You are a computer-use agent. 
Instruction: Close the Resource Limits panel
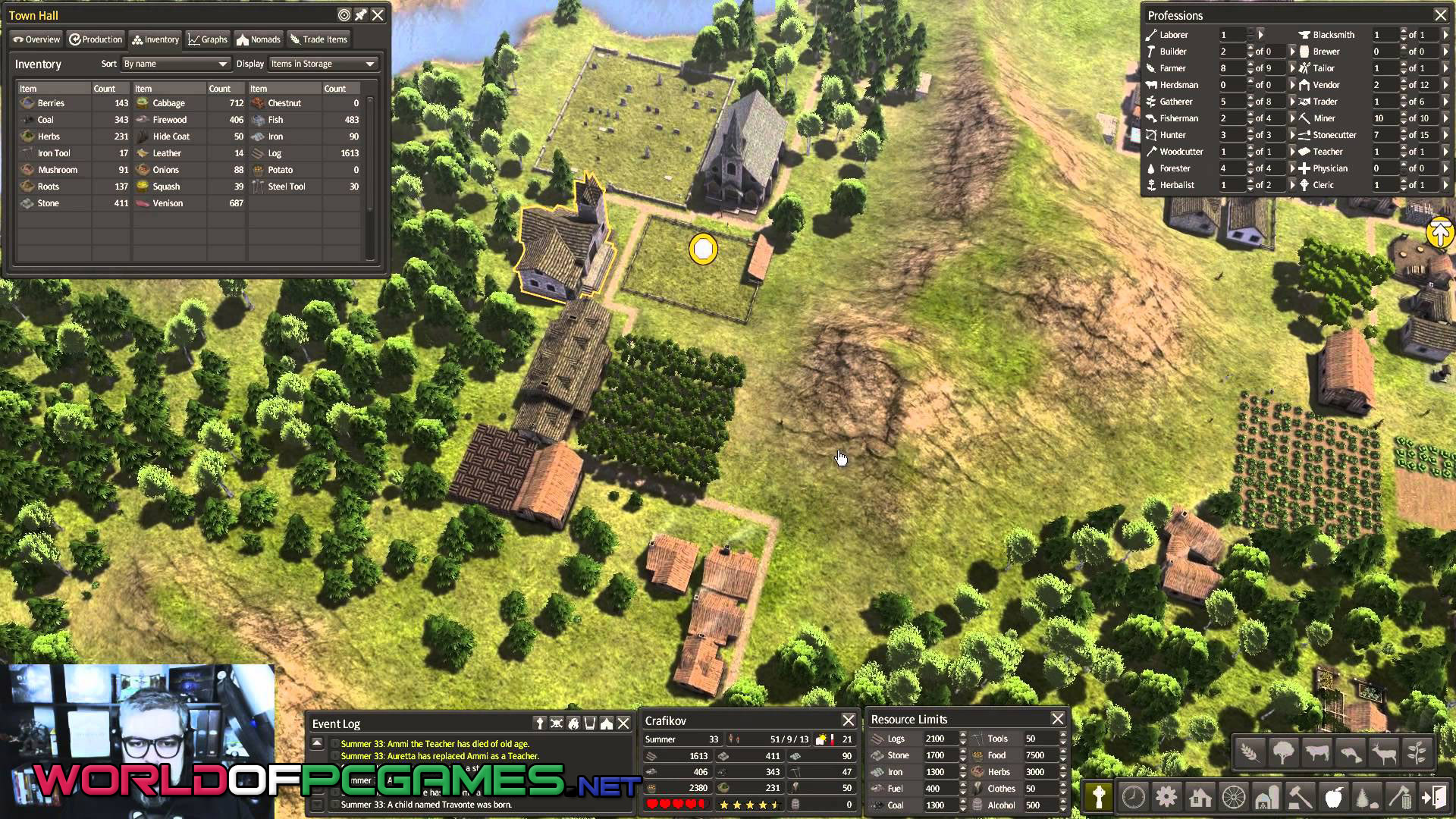tap(1057, 719)
